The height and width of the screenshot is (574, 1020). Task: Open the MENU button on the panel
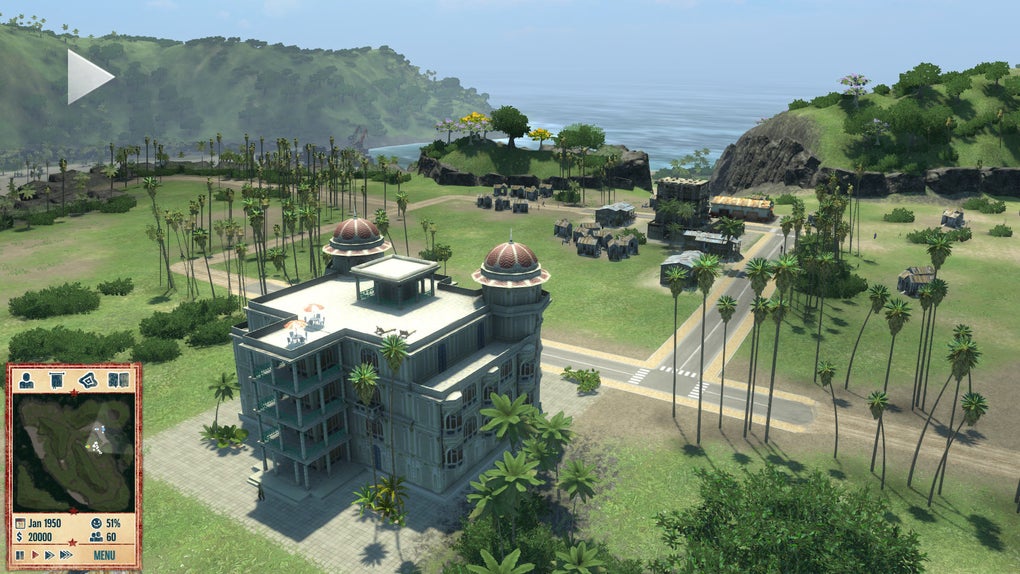104,554
